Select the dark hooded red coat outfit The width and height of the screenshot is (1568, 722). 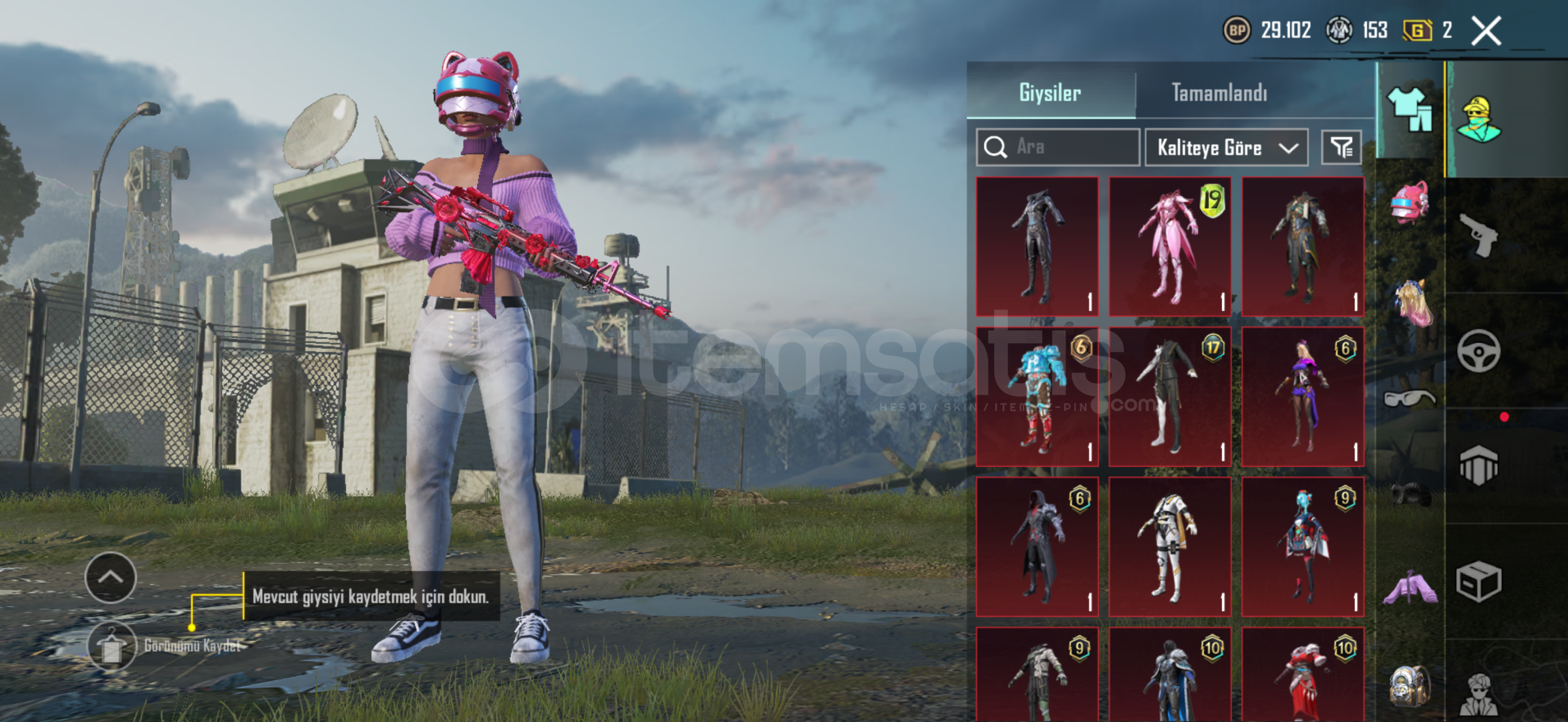click(x=1037, y=546)
